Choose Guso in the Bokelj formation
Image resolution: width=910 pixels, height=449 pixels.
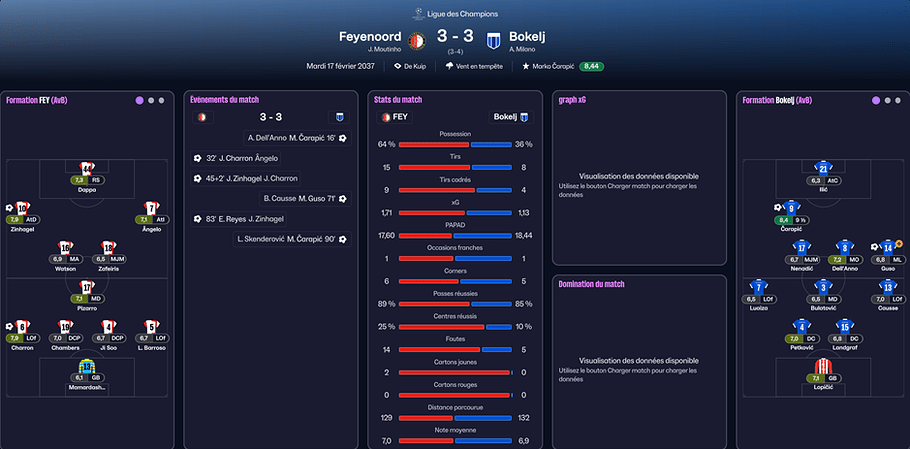click(887, 247)
